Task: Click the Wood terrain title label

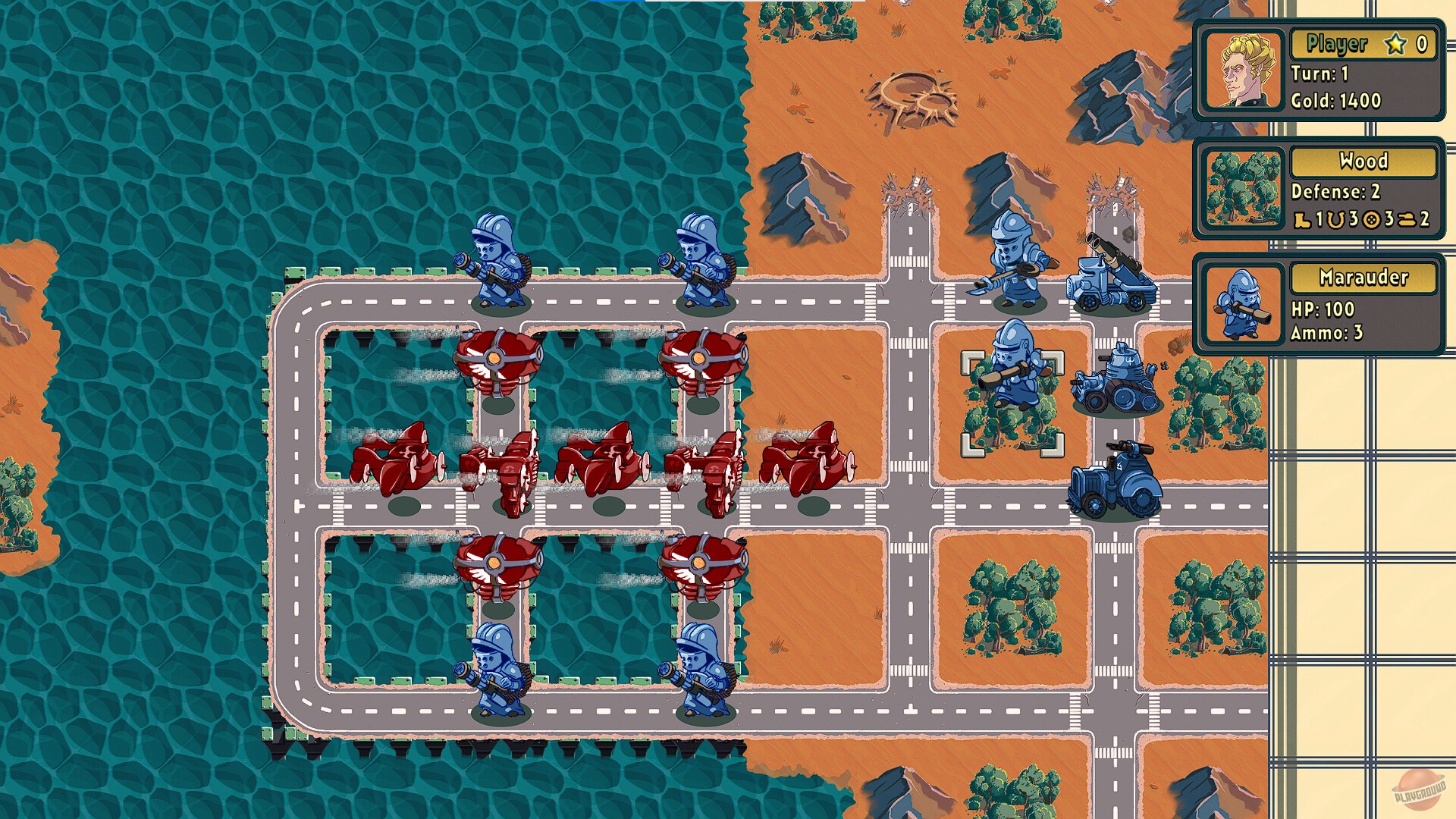Action: point(1363,161)
